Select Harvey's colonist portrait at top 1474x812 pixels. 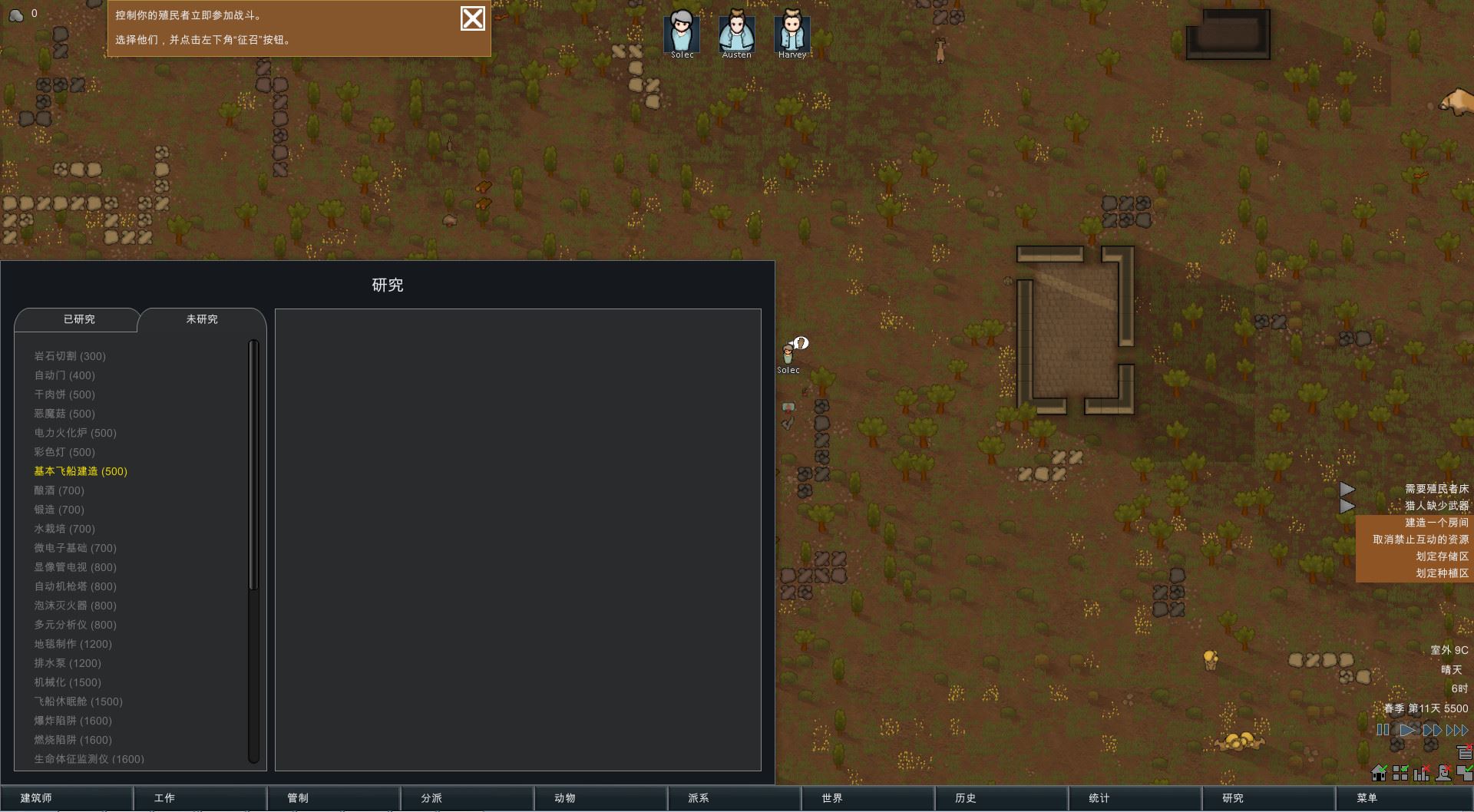coord(792,32)
